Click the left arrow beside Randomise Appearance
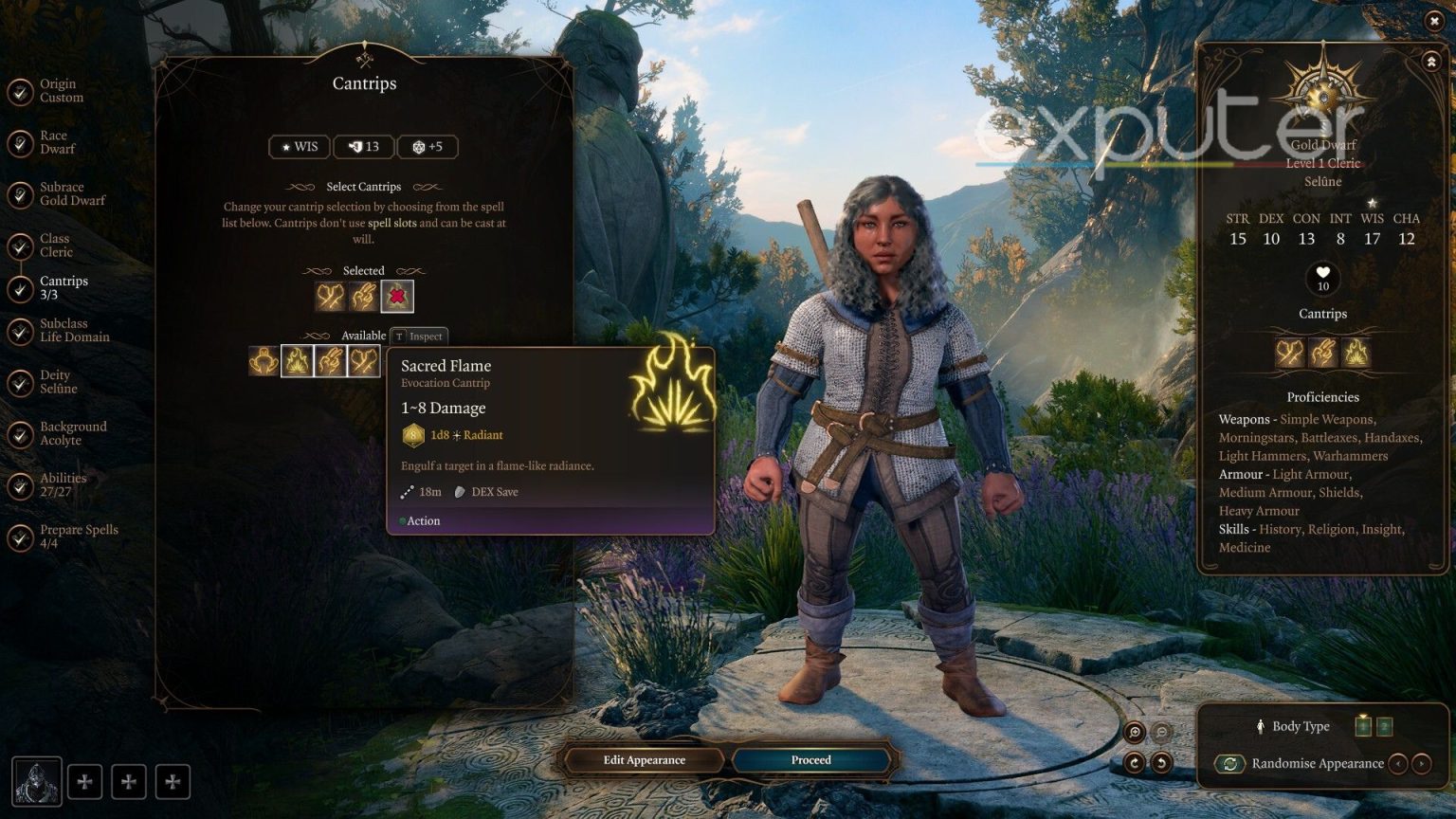1456x819 pixels. pyautogui.click(x=1398, y=763)
